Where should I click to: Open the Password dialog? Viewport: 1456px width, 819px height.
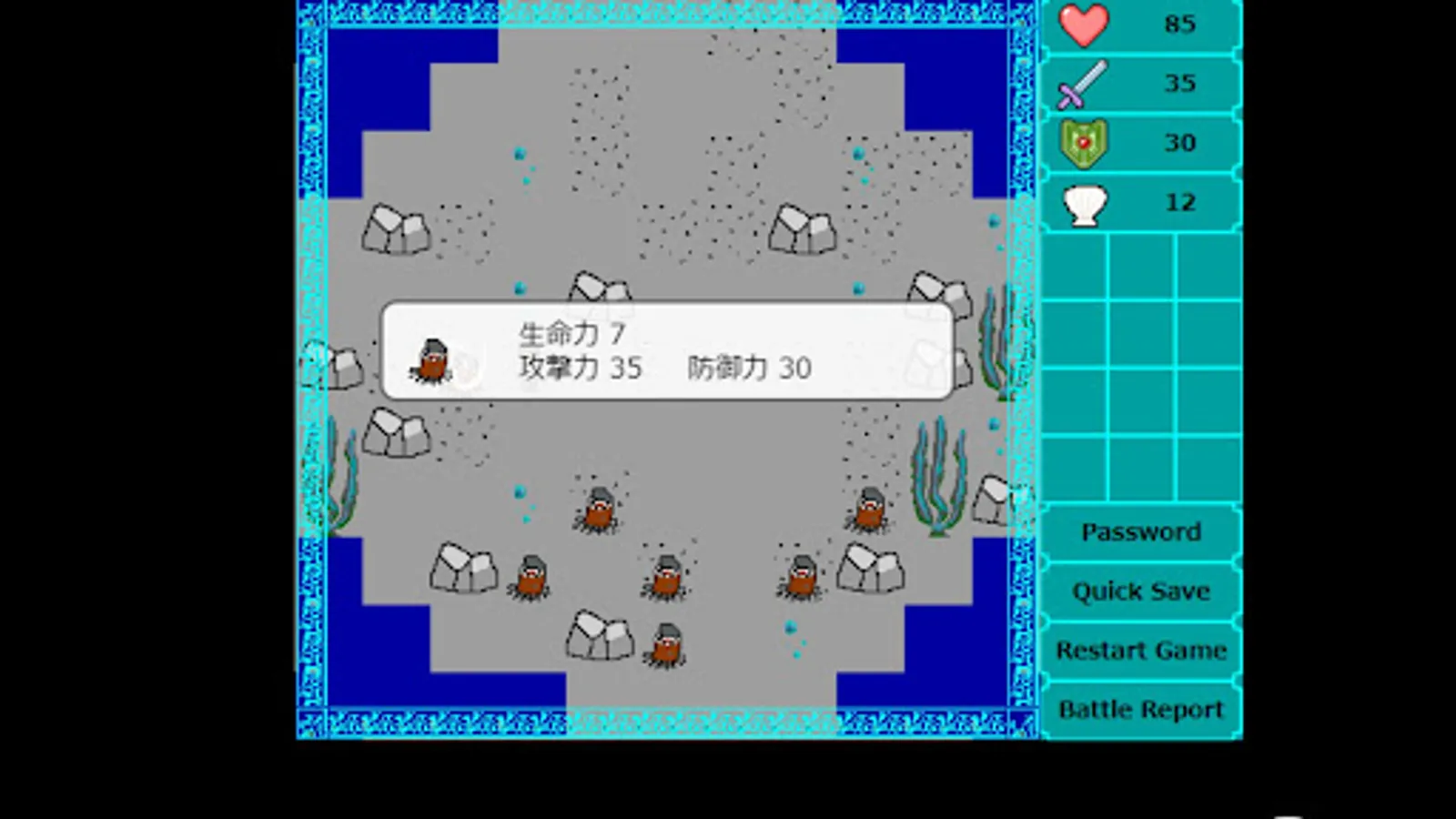[x=1140, y=531]
